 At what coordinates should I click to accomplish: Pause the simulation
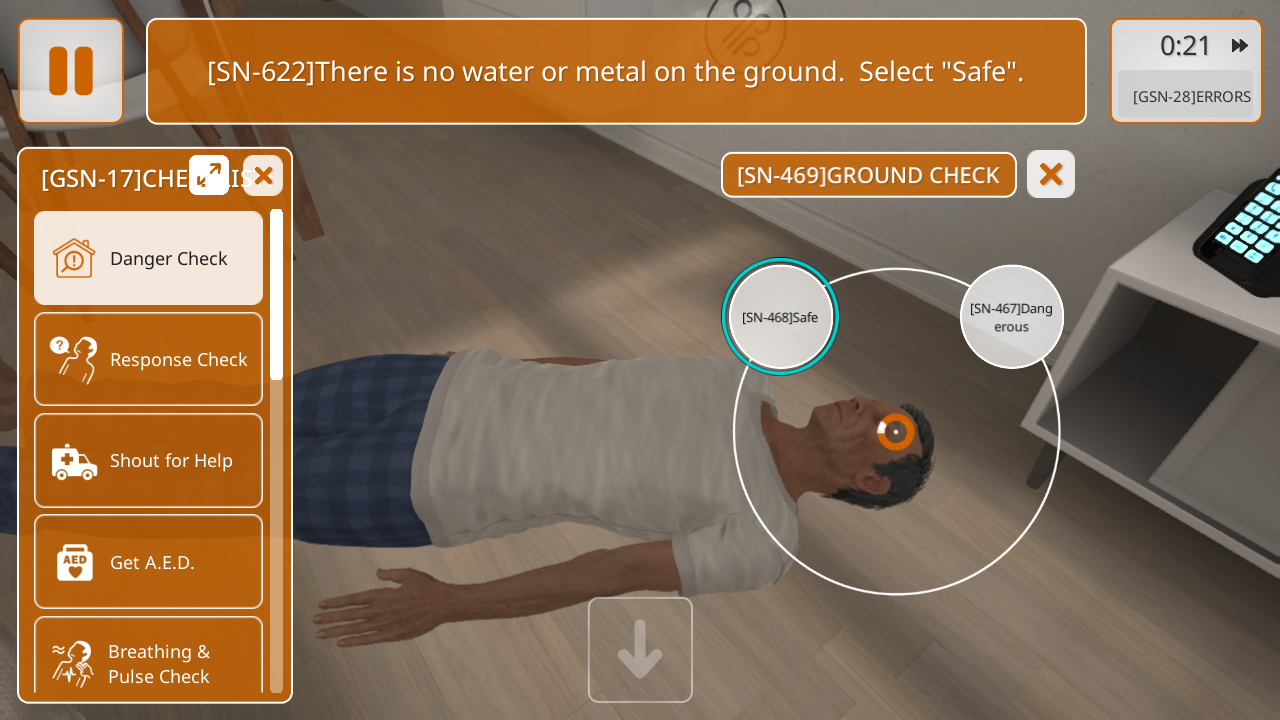point(71,71)
